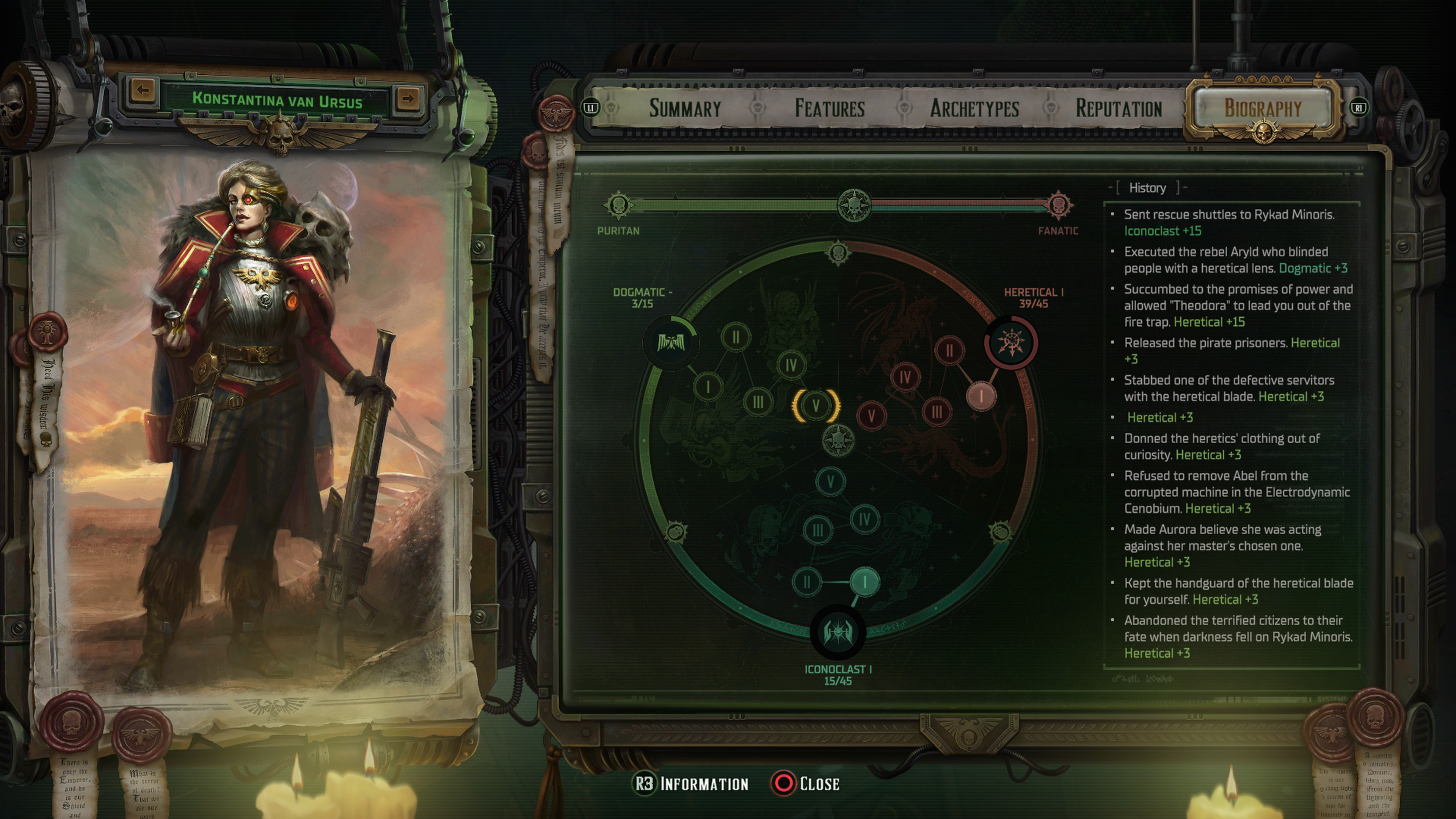Select the Heretical chaos star icon

[x=1011, y=342]
